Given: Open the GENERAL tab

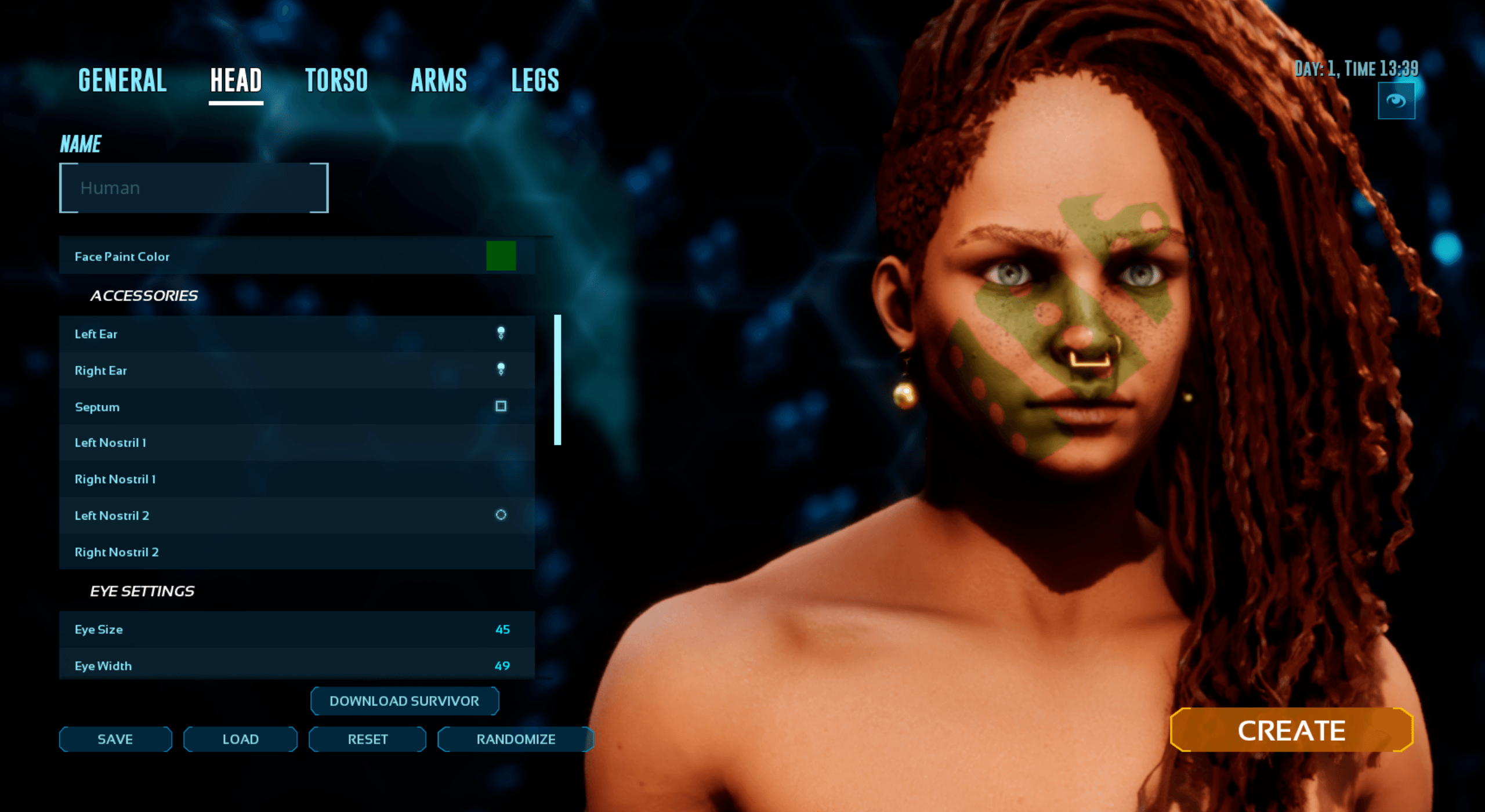Looking at the screenshot, I should 122,80.
